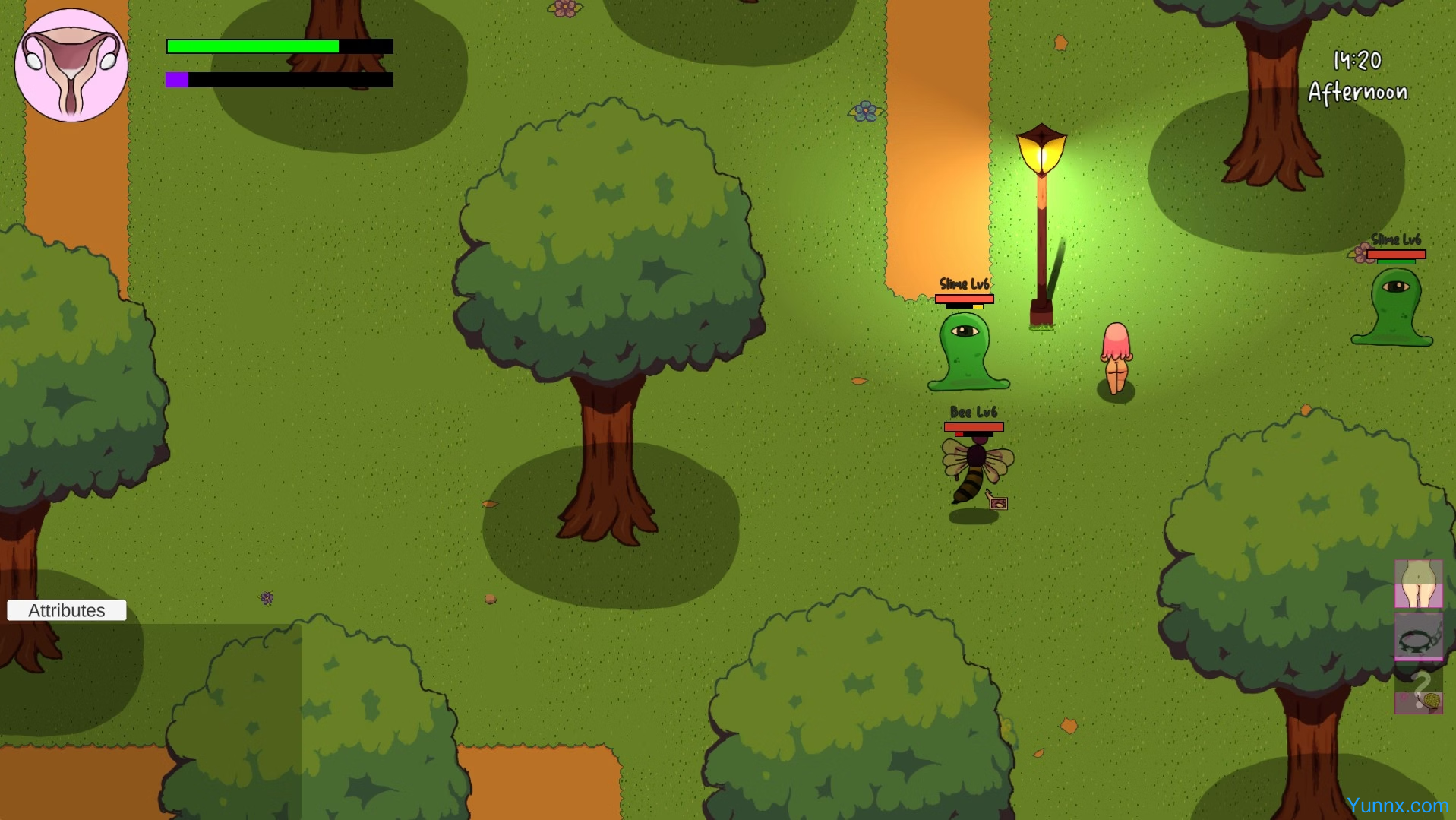Open the Attributes panel
This screenshot has height=820, width=1456.
[67, 610]
